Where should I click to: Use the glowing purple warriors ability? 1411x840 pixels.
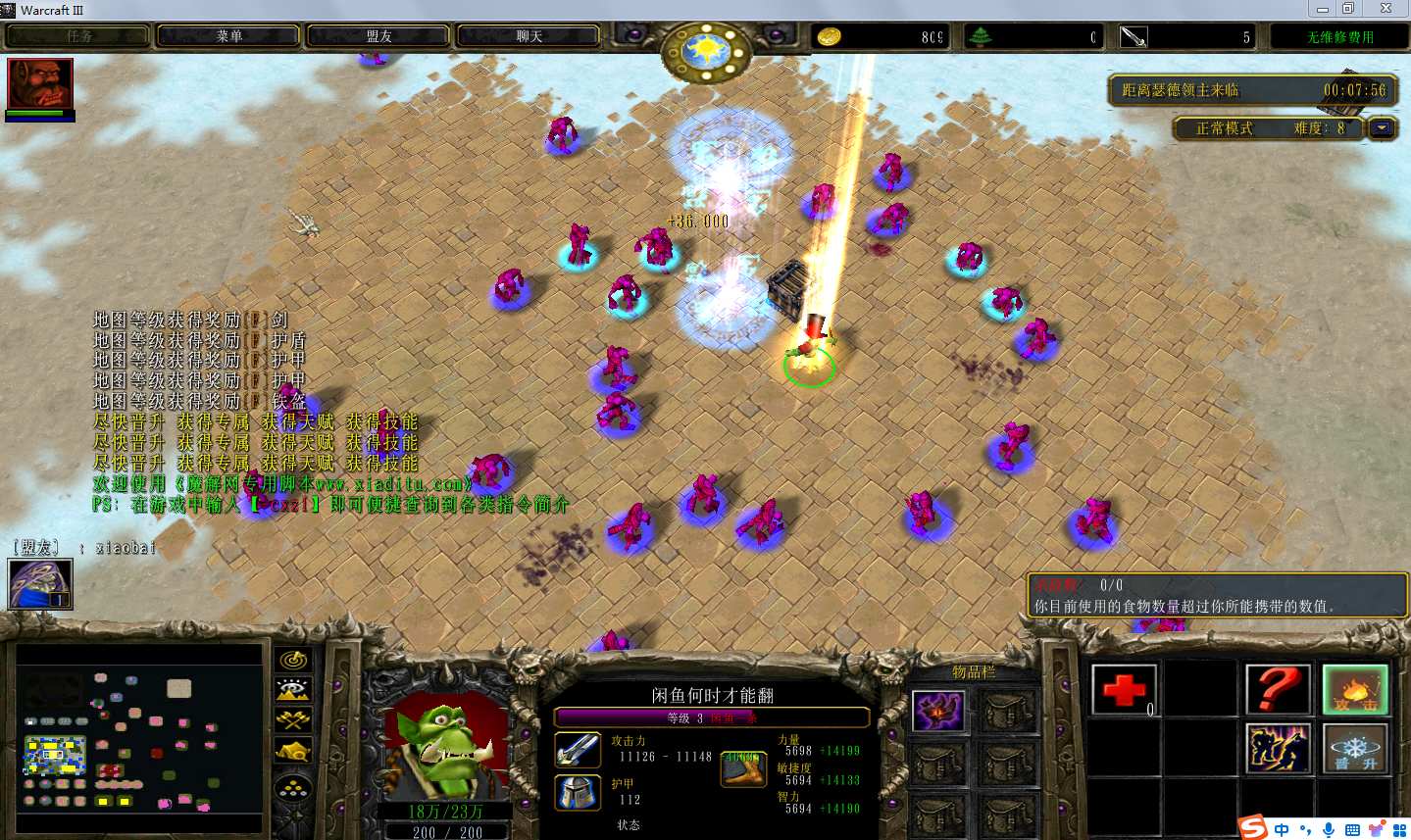[1279, 750]
